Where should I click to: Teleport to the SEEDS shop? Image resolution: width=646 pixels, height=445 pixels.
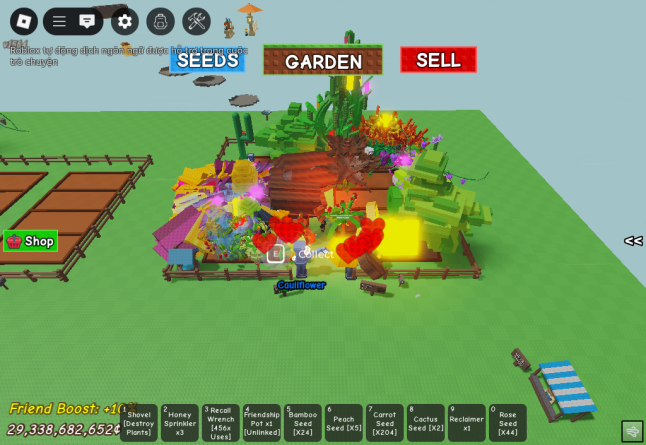[x=207, y=60]
